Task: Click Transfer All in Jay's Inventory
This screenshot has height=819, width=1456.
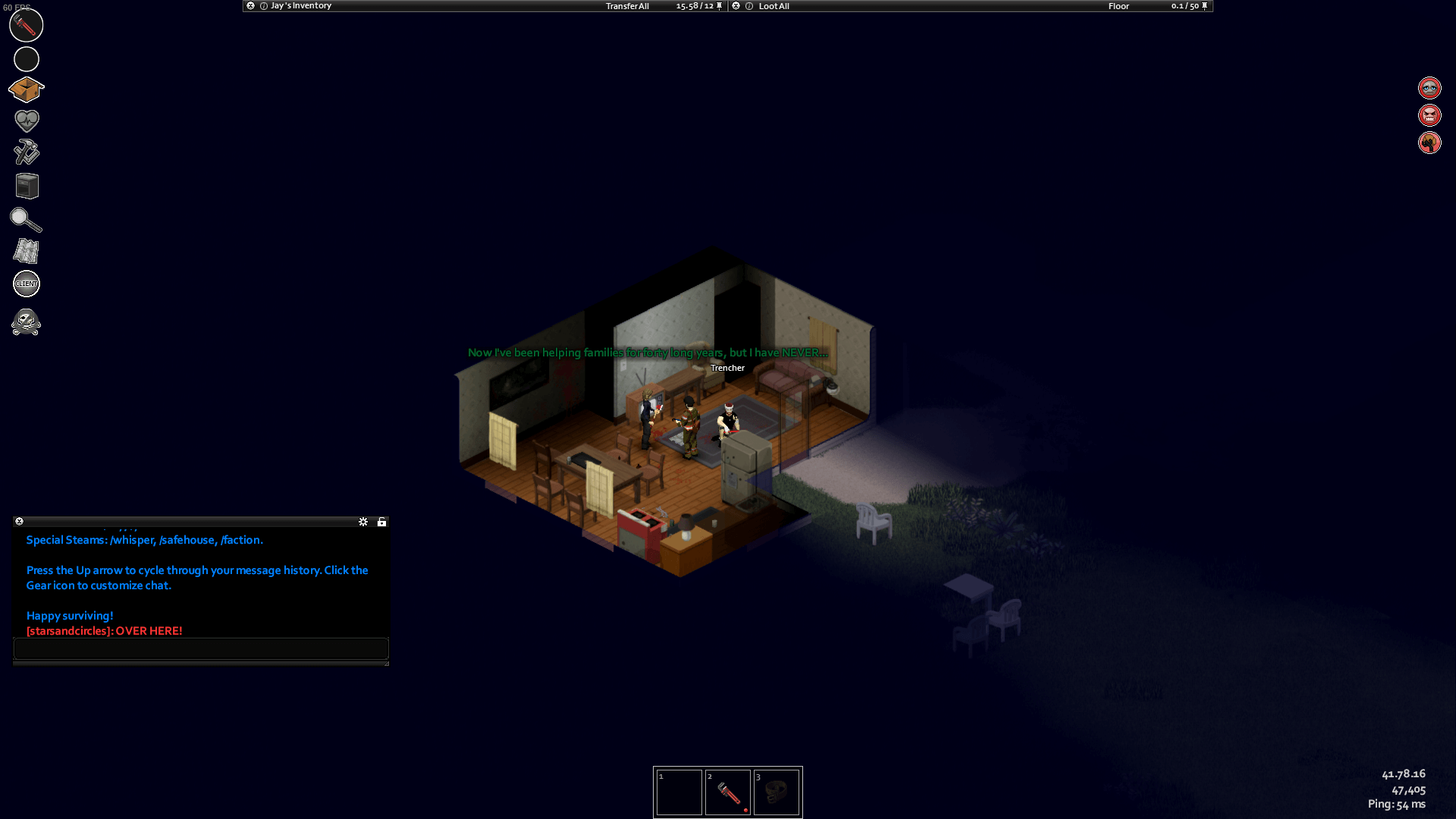Action: coord(627,6)
